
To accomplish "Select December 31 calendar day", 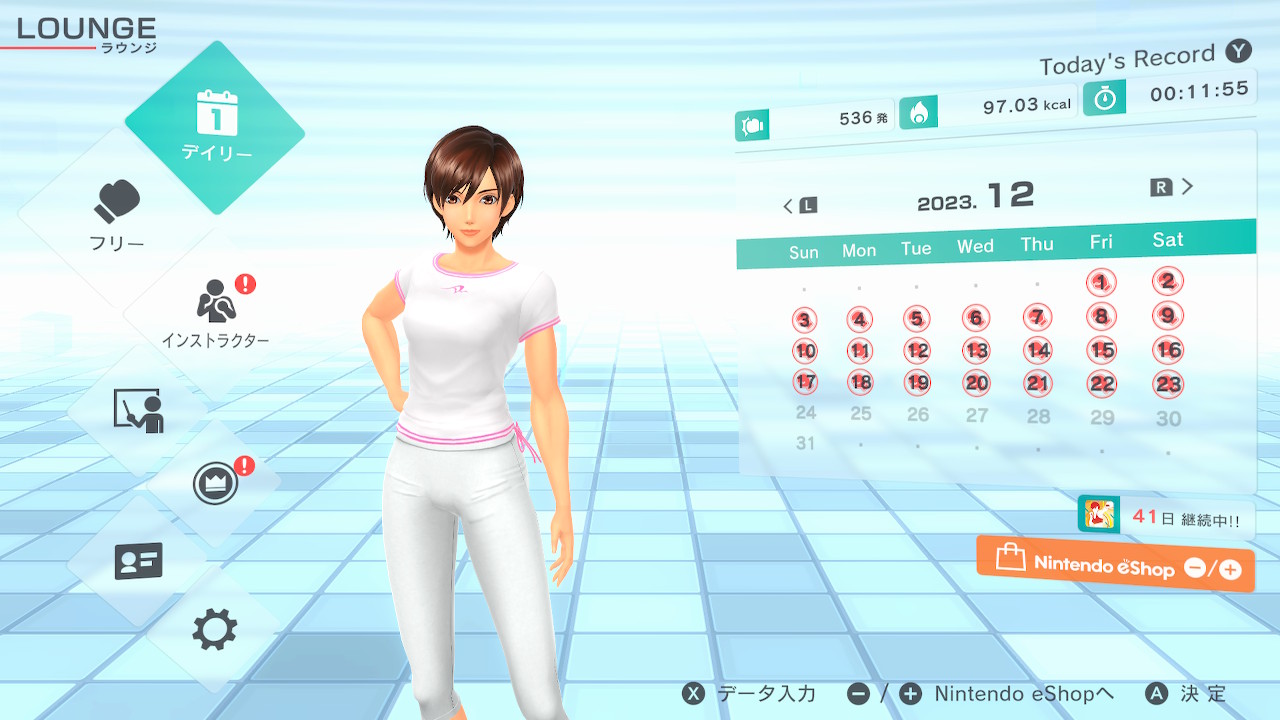I will [805, 443].
